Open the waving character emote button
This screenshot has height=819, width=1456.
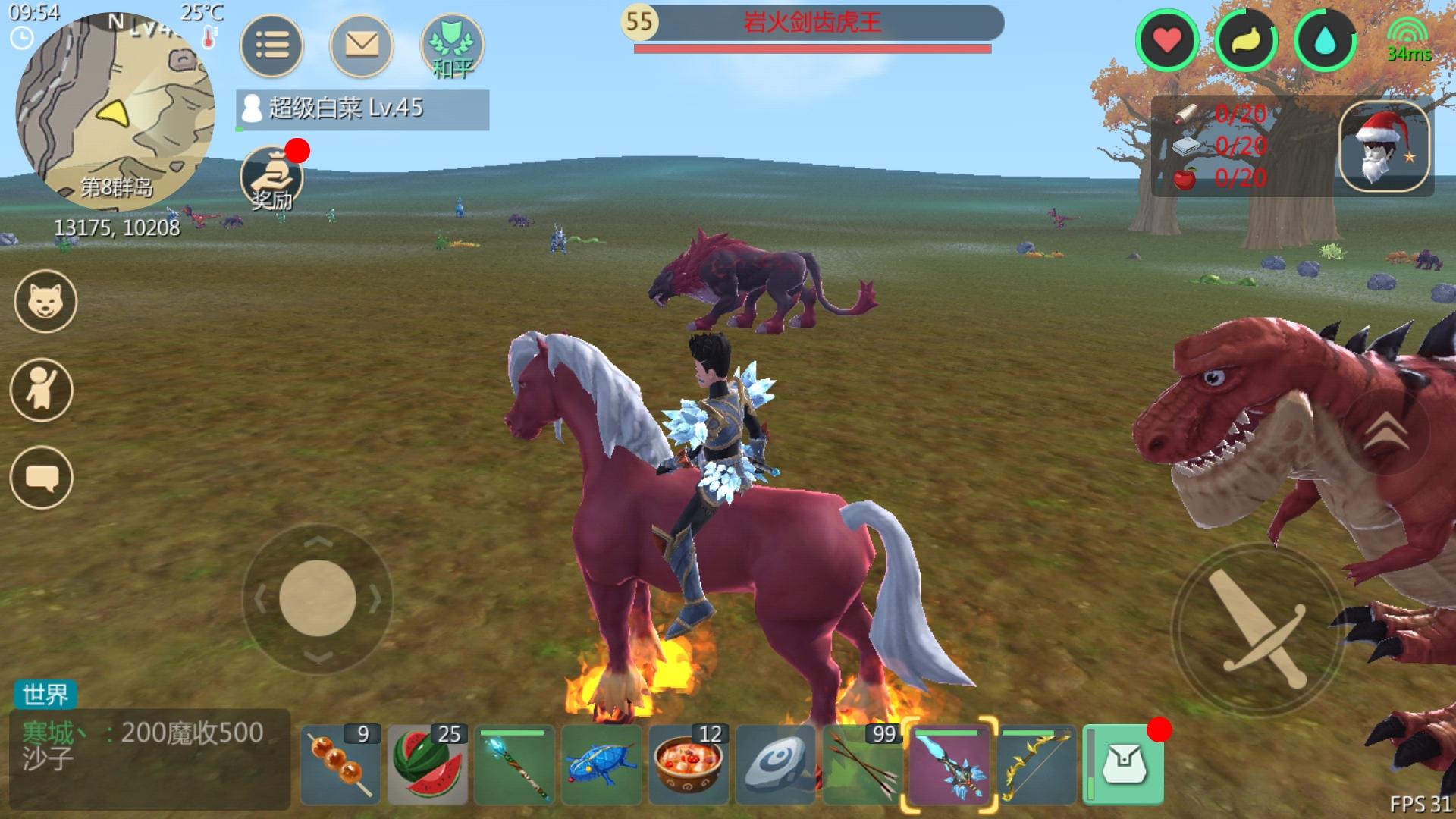tap(42, 390)
